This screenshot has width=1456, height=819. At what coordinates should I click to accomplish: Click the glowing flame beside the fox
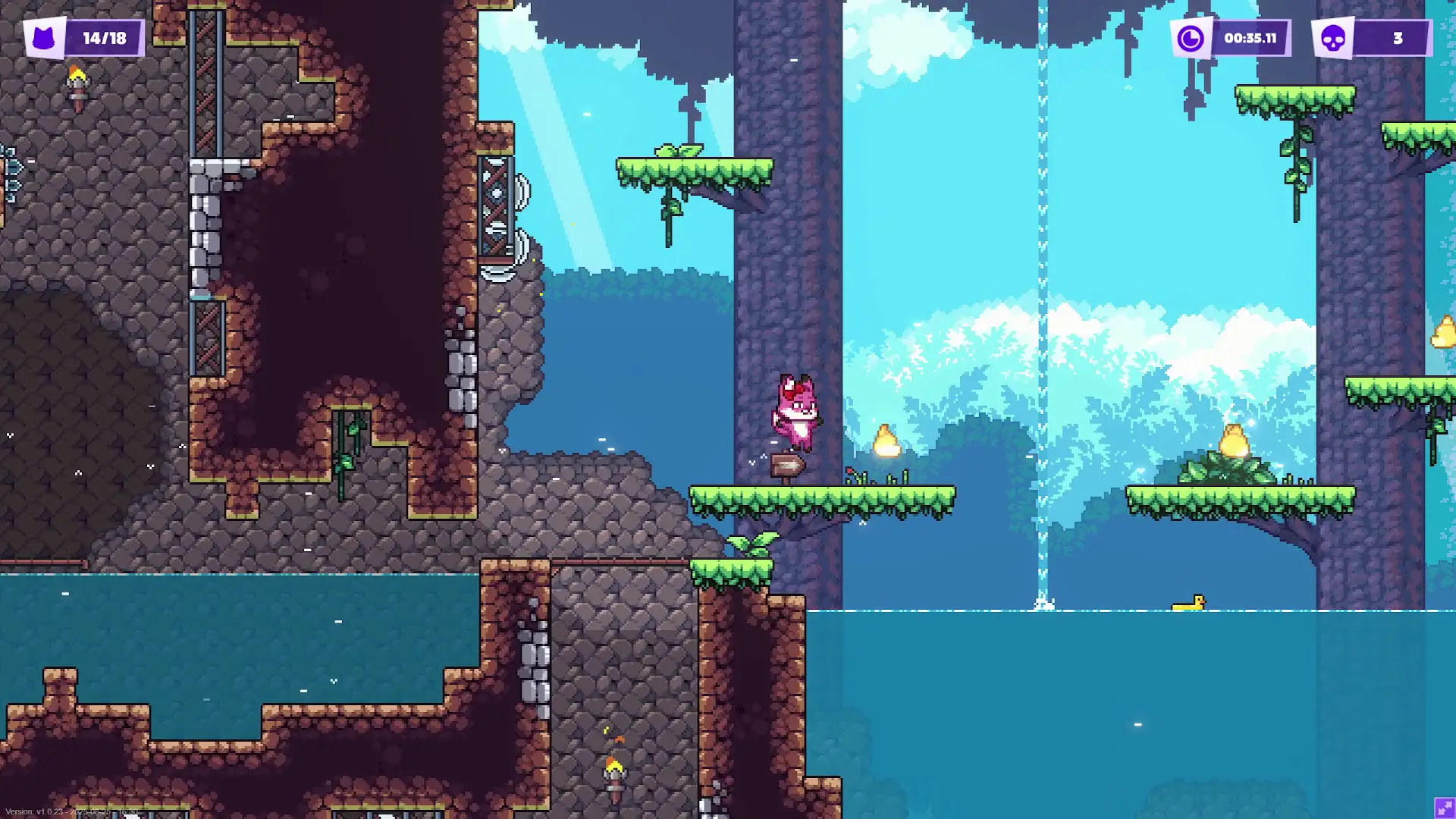(887, 440)
